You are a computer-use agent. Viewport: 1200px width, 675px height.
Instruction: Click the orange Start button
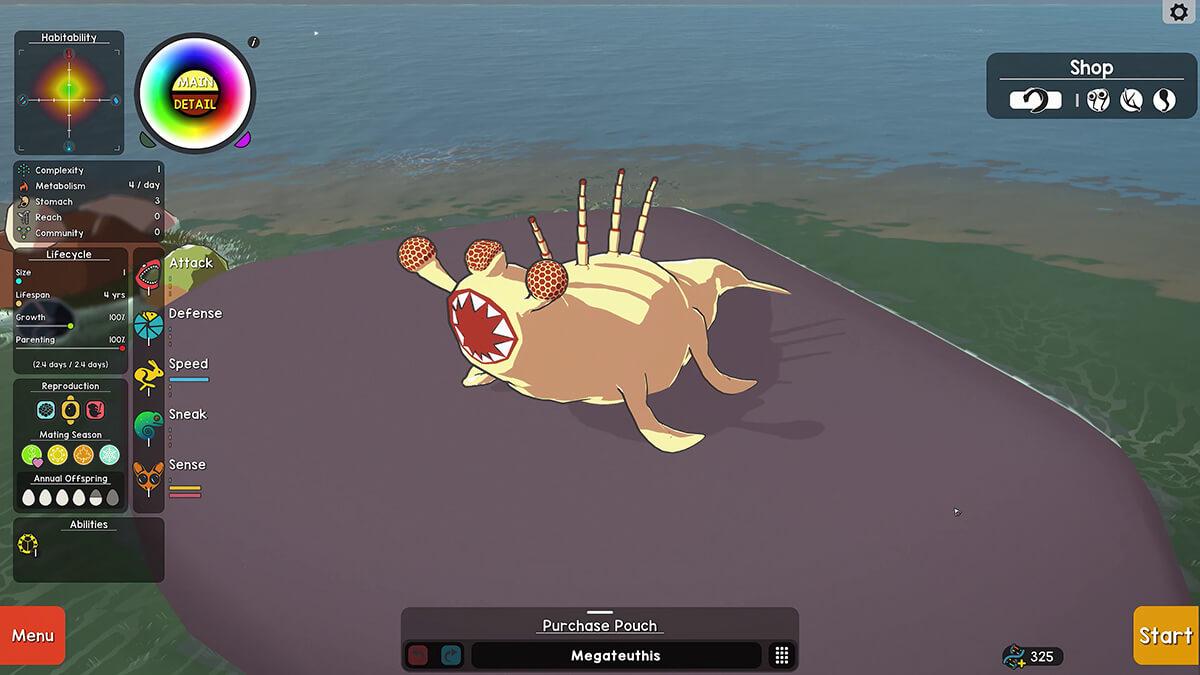point(1166,636)
